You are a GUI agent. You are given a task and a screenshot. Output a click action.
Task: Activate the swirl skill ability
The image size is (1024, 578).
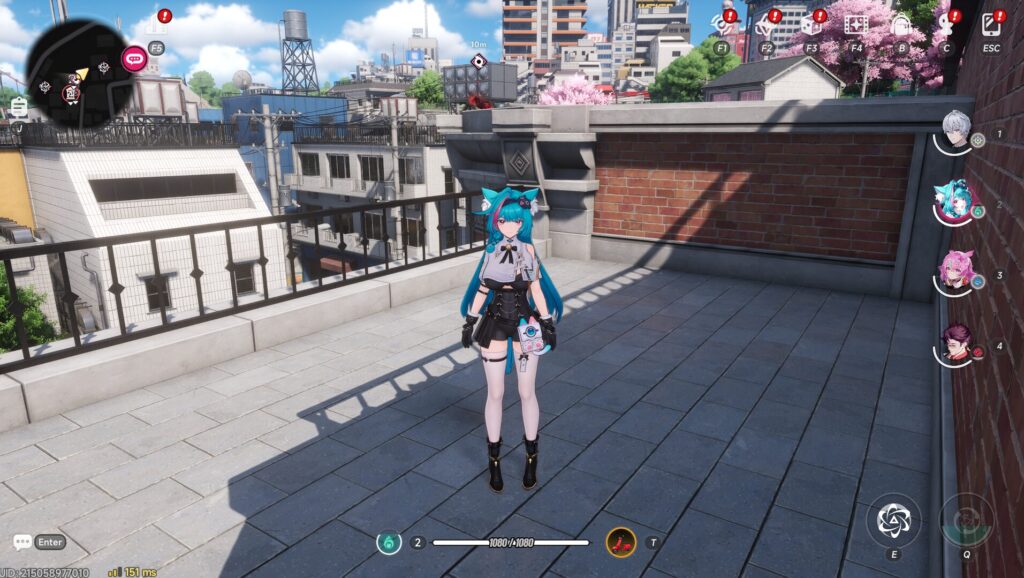coord(892,519)
